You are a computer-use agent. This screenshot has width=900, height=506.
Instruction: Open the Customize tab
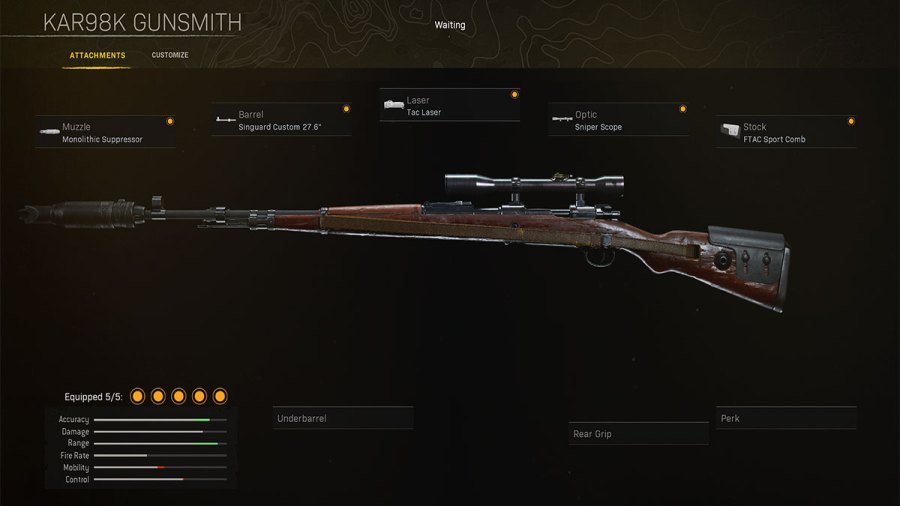tap(170, 55)
